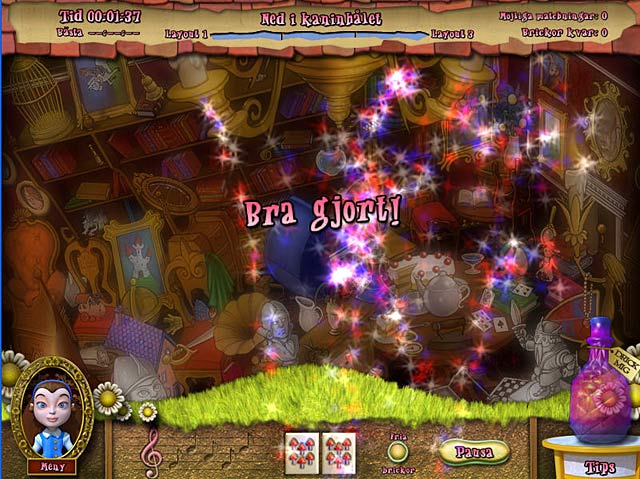Pause the game with the Pausa button

(x=474, y=451)
